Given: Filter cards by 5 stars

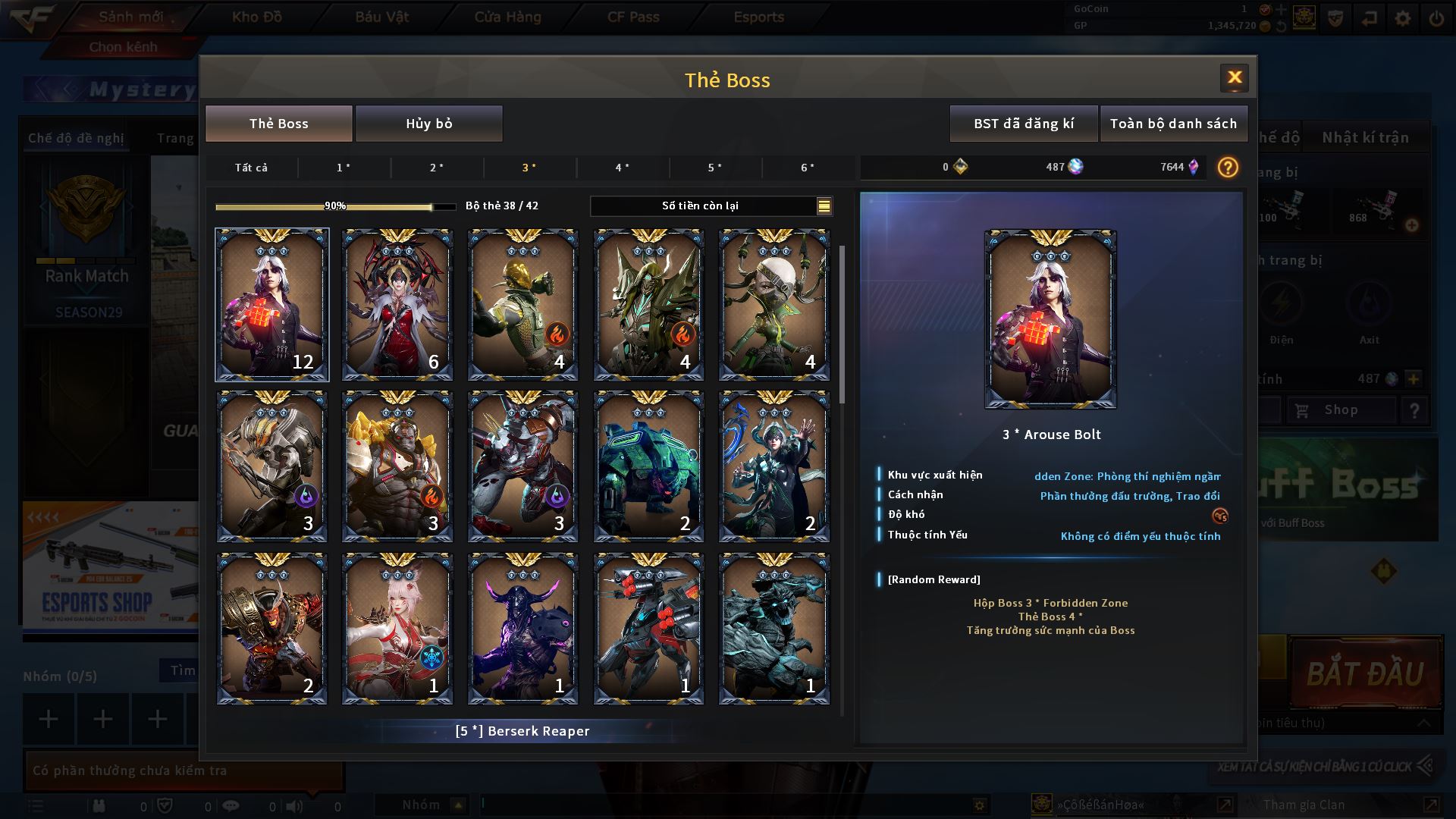Looking at the screenshot, I should click(x=715, y=168).
